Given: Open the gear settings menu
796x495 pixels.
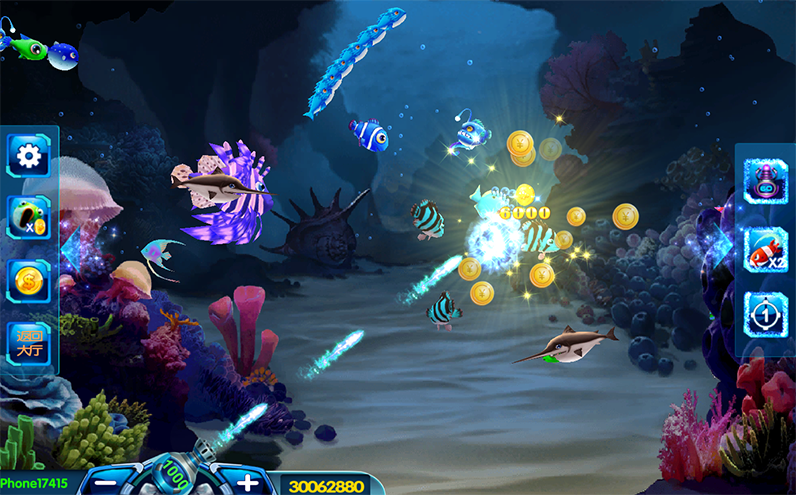Looking at the screenshot, I should pos(29,155).
